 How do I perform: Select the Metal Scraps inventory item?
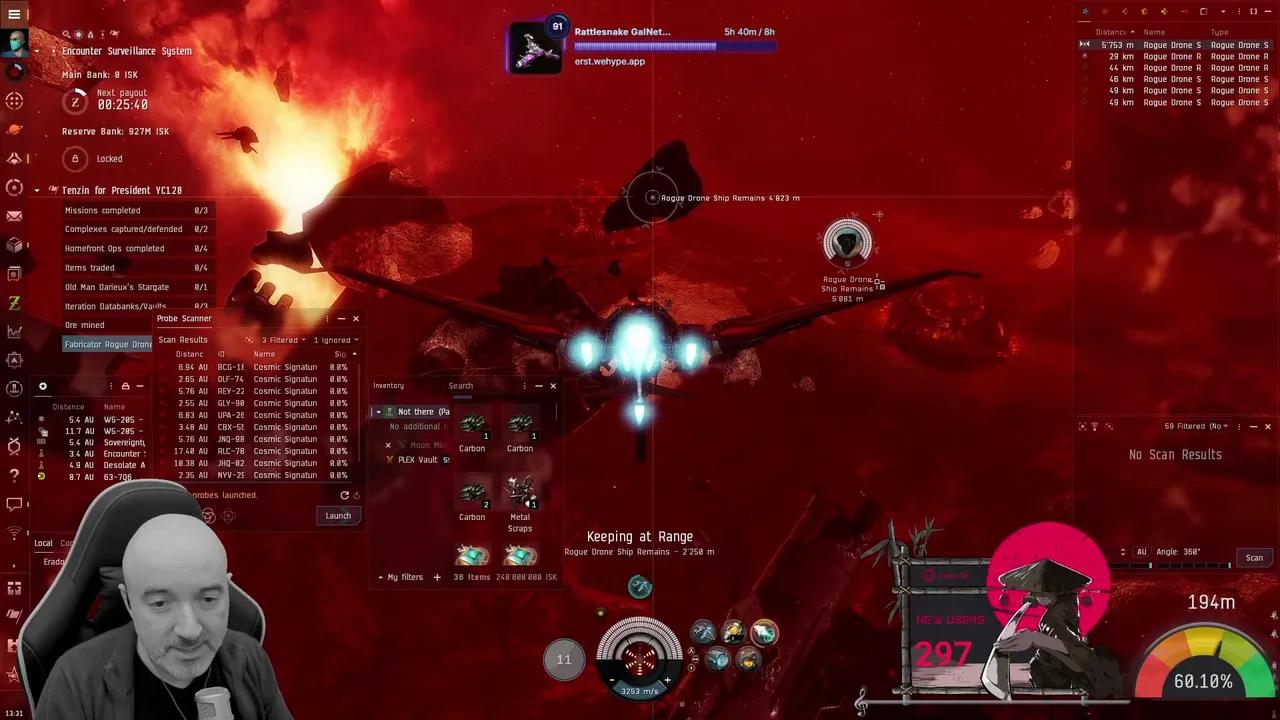click(520, 493)
